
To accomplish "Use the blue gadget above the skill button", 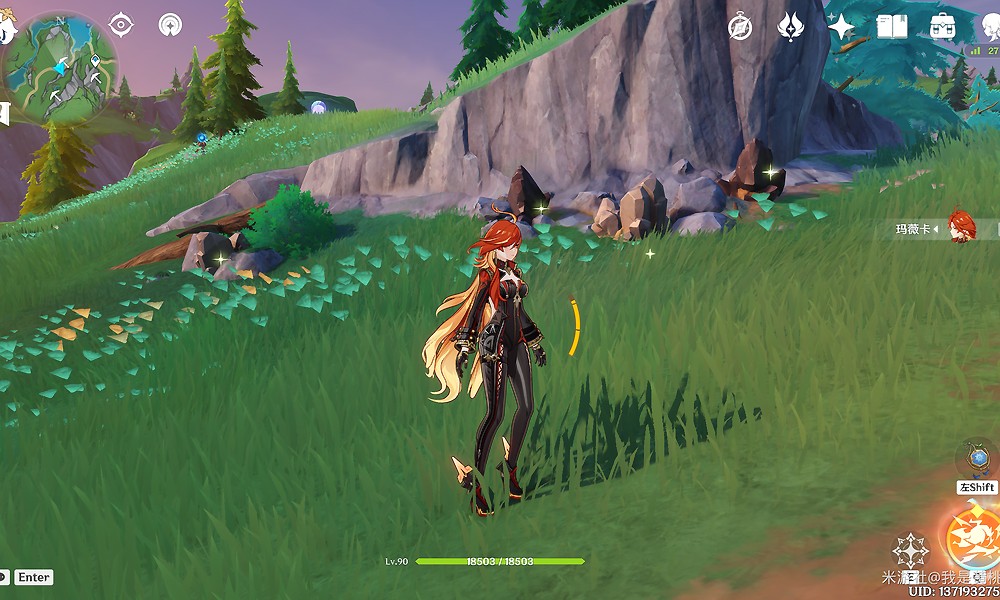I will coord(977,458).
